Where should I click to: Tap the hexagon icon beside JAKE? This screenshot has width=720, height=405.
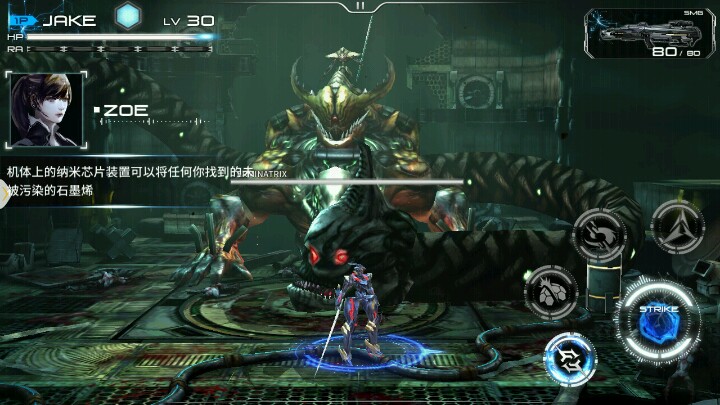pyautogui.click(x=126, y=17)
